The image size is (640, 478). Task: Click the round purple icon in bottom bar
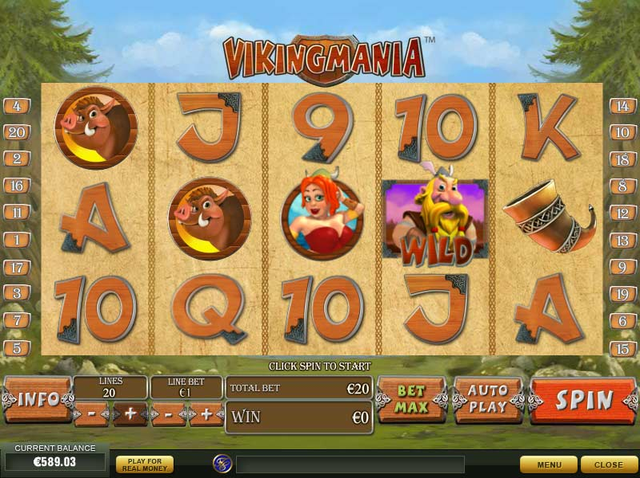(222, 464)
